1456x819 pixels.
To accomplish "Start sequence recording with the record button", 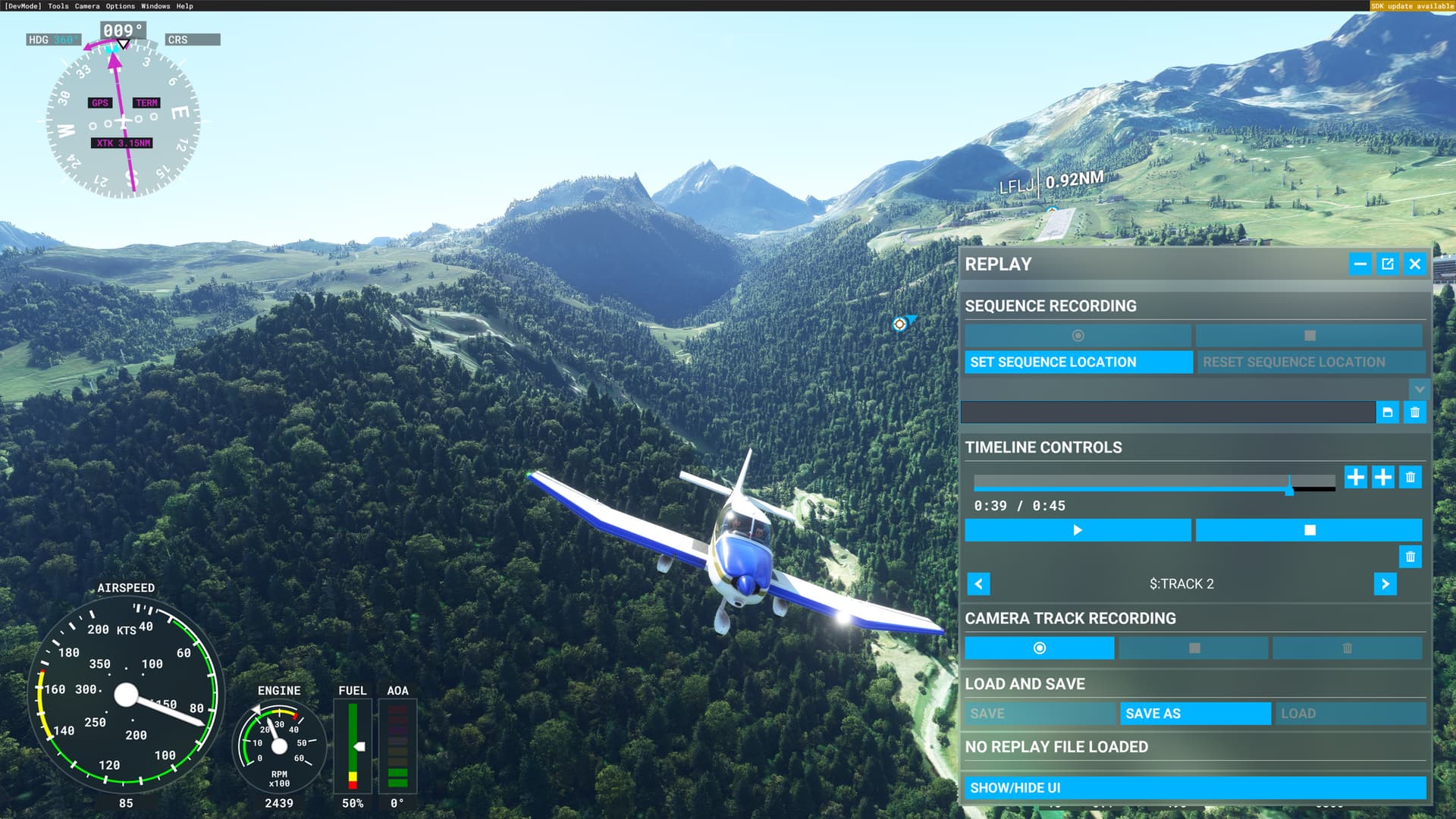I will [1078, 335].
